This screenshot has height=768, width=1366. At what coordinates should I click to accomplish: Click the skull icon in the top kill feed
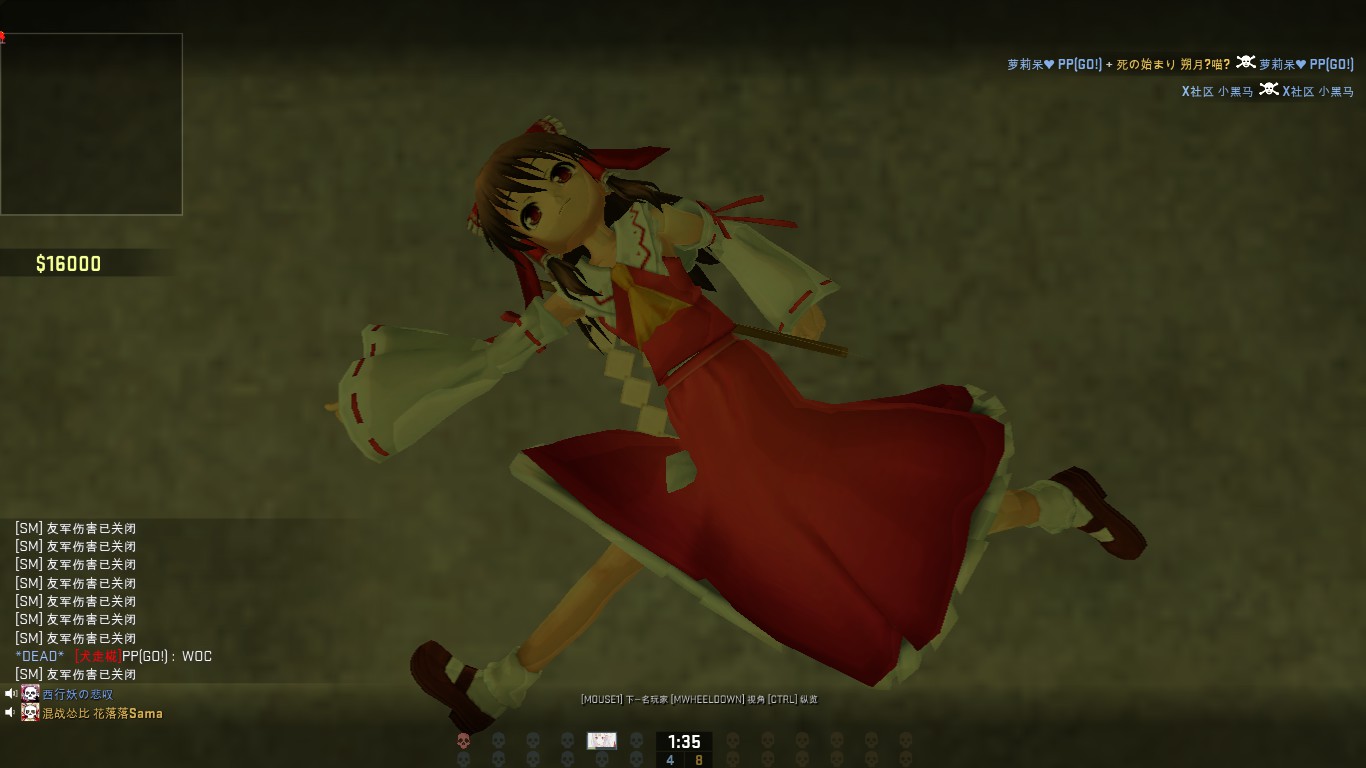coord(1246,63)
